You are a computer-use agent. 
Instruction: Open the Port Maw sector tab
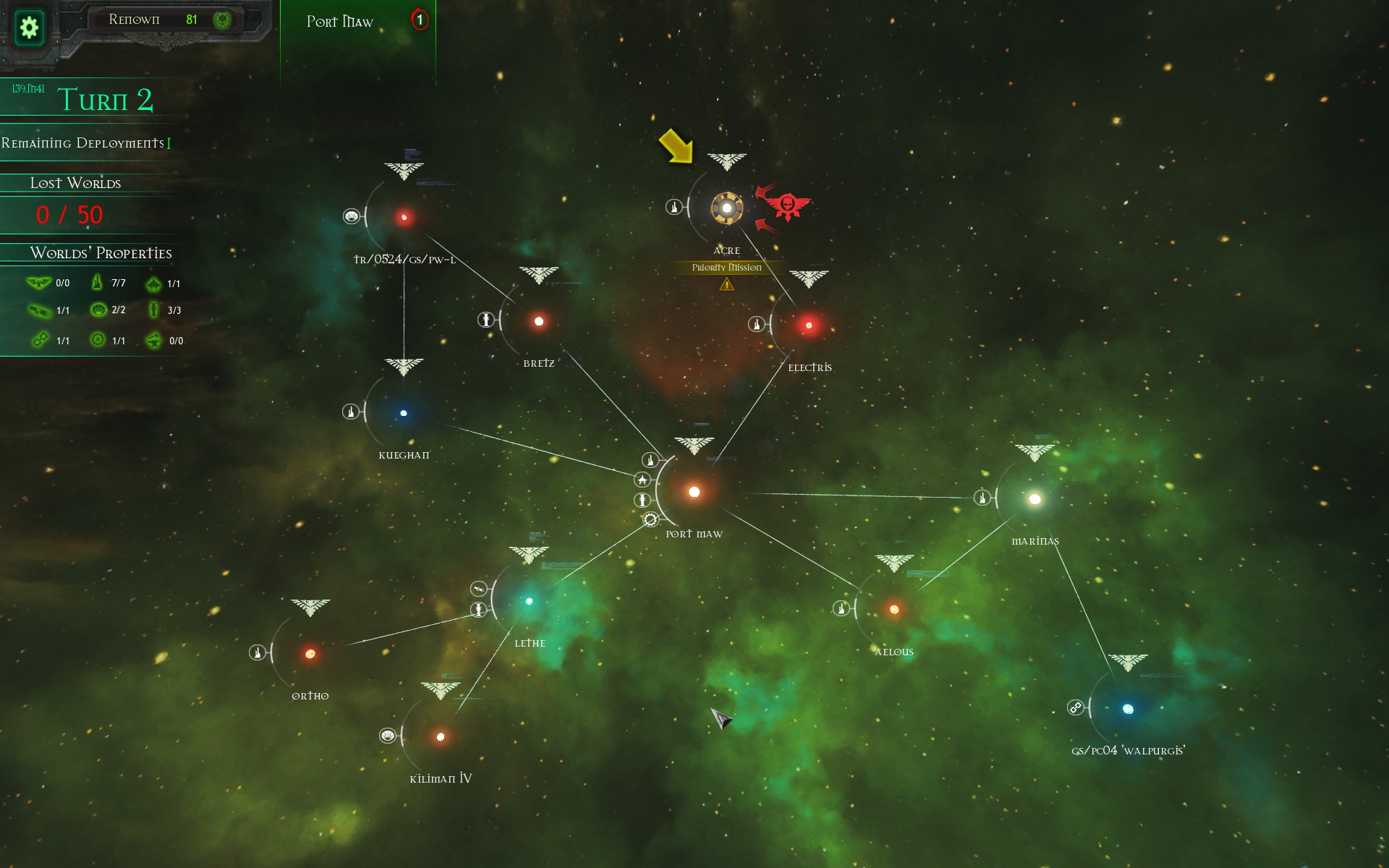[340, 22]
